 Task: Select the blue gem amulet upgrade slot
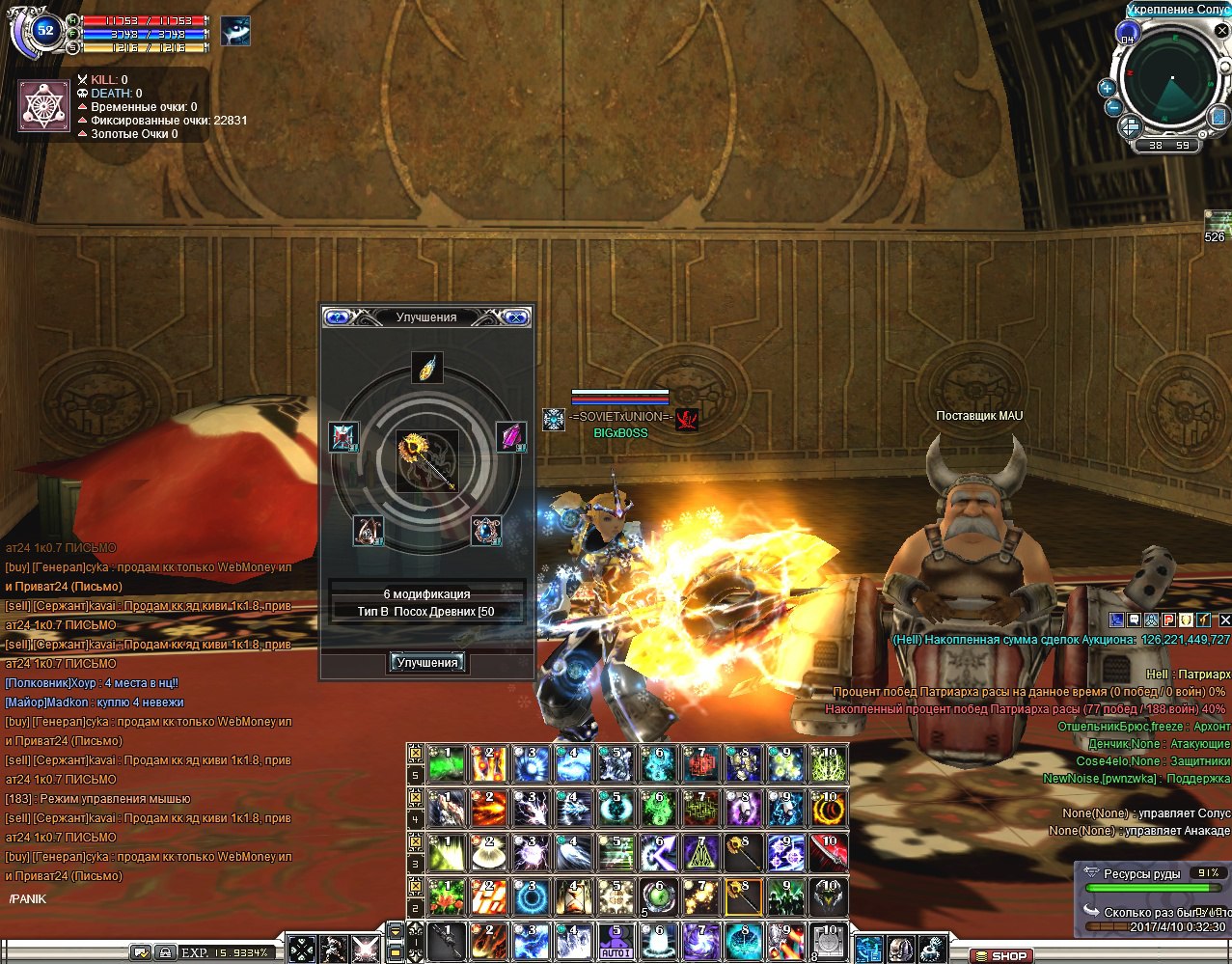tap(486, 530)
